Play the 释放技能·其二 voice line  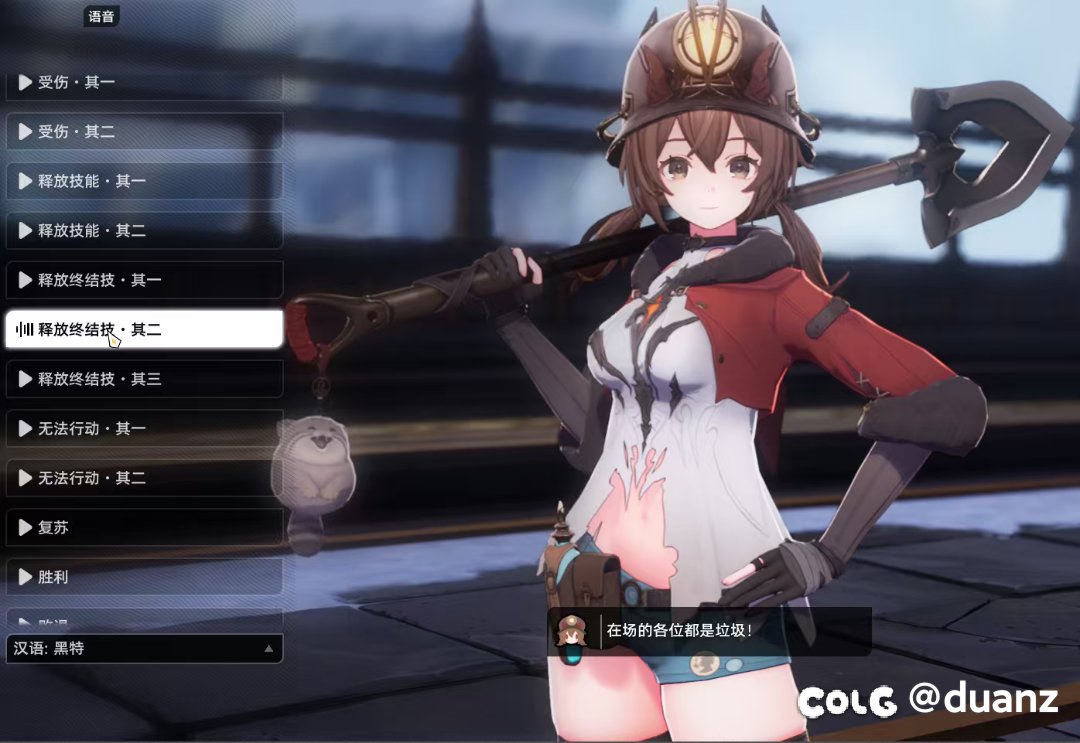click(x=144, y=230)
